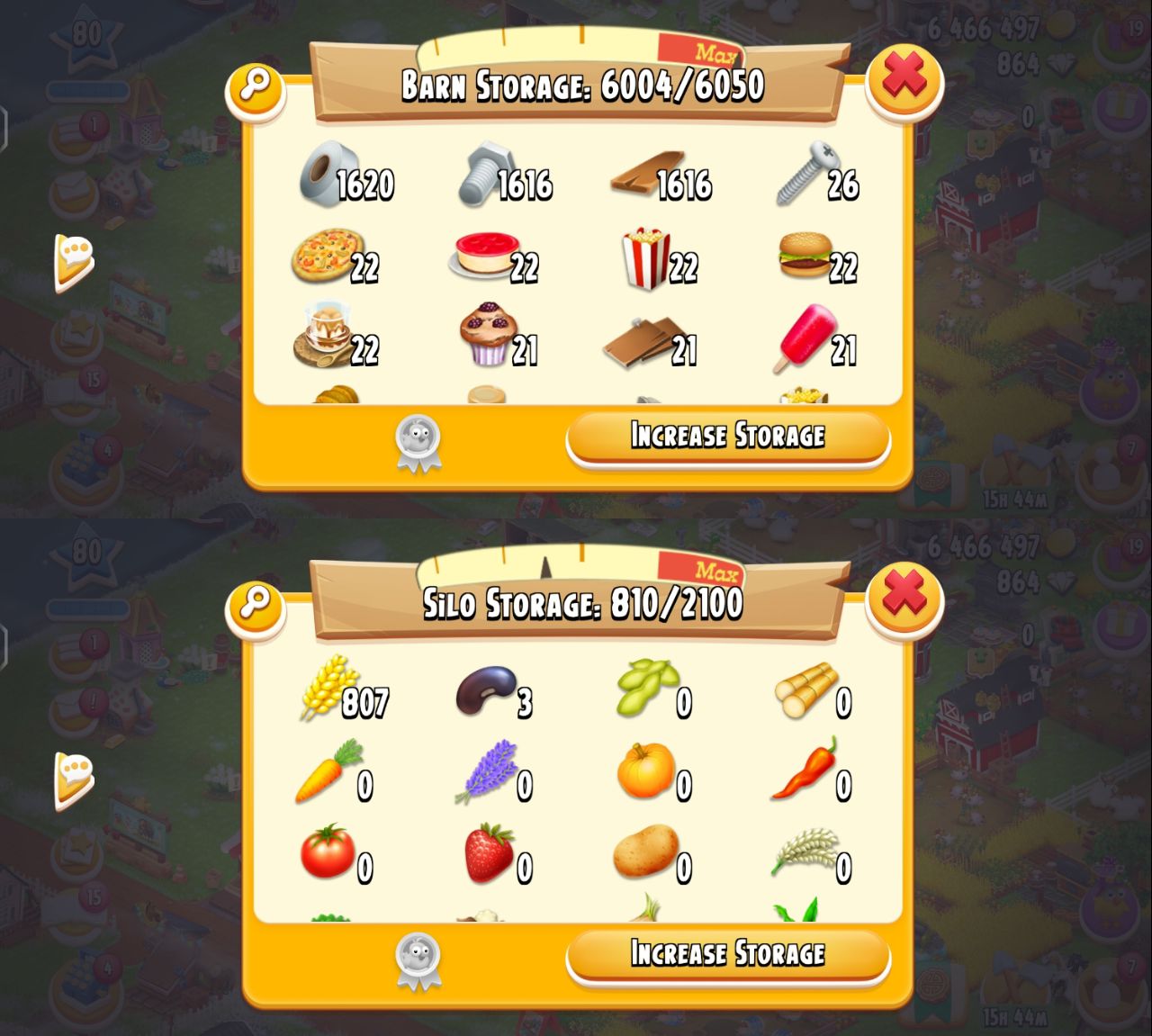Choose the hamburger item

804,256
